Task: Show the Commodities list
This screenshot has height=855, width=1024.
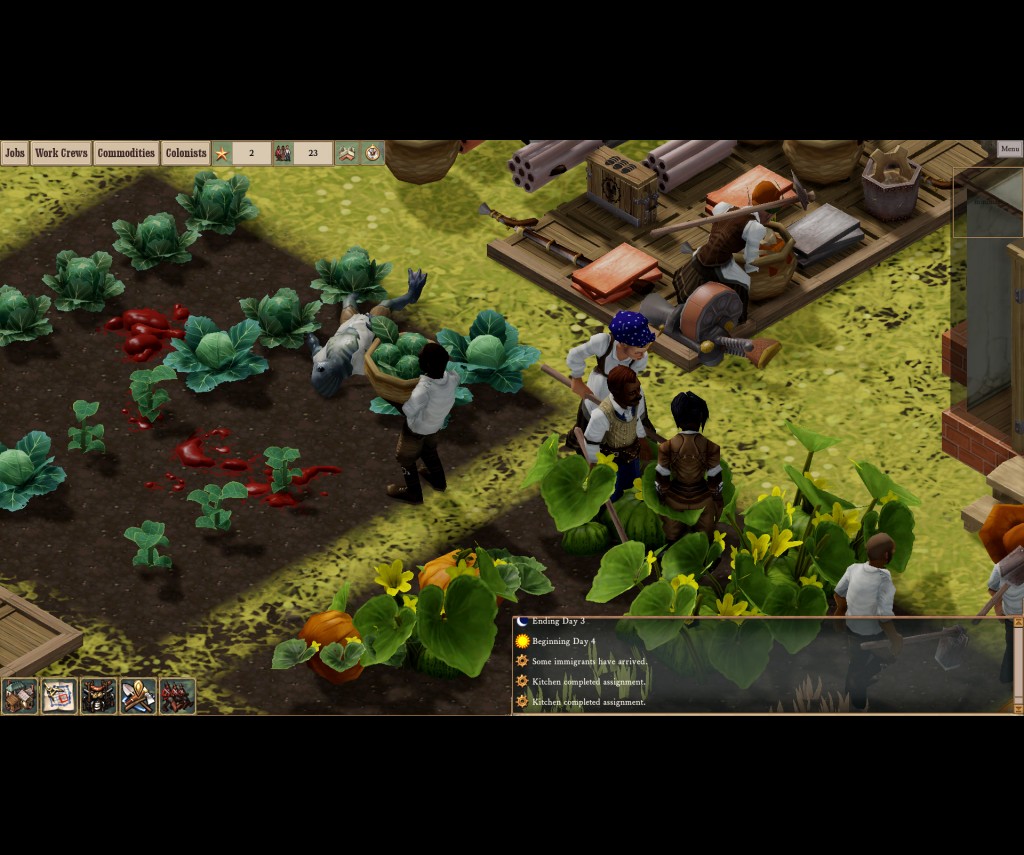Action: coord(126,153)
